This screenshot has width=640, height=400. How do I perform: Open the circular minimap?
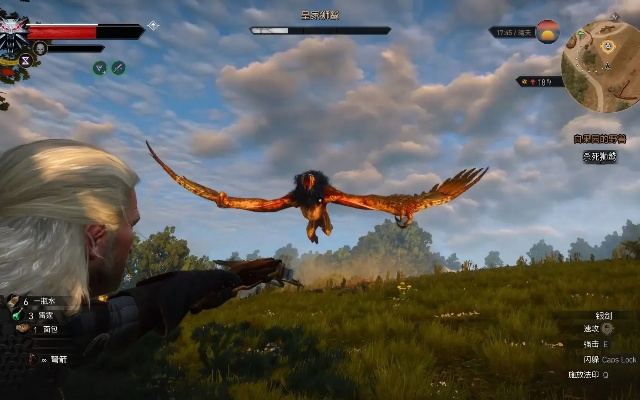click(x=600, y=67)
